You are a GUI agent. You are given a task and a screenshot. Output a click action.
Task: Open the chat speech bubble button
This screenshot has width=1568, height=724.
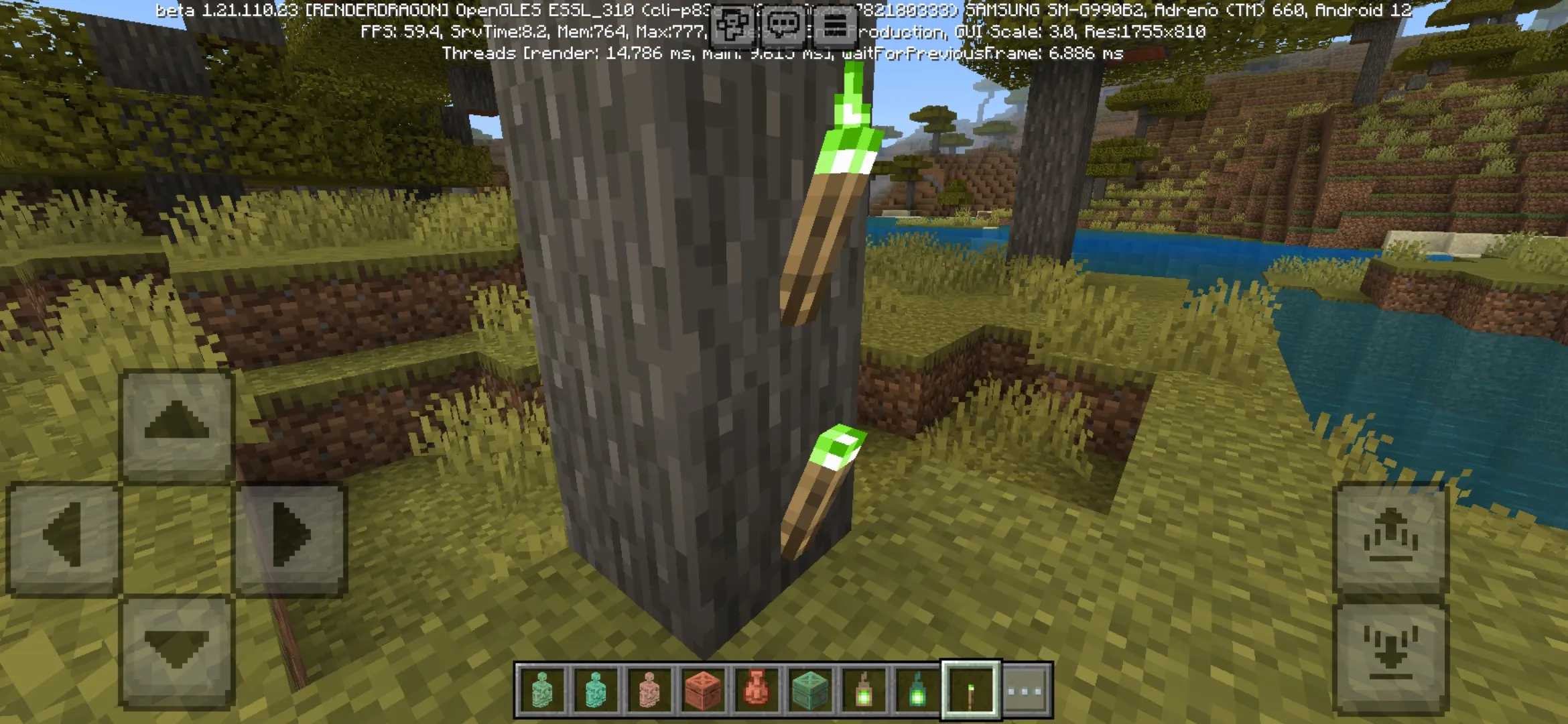pos(784,27)
